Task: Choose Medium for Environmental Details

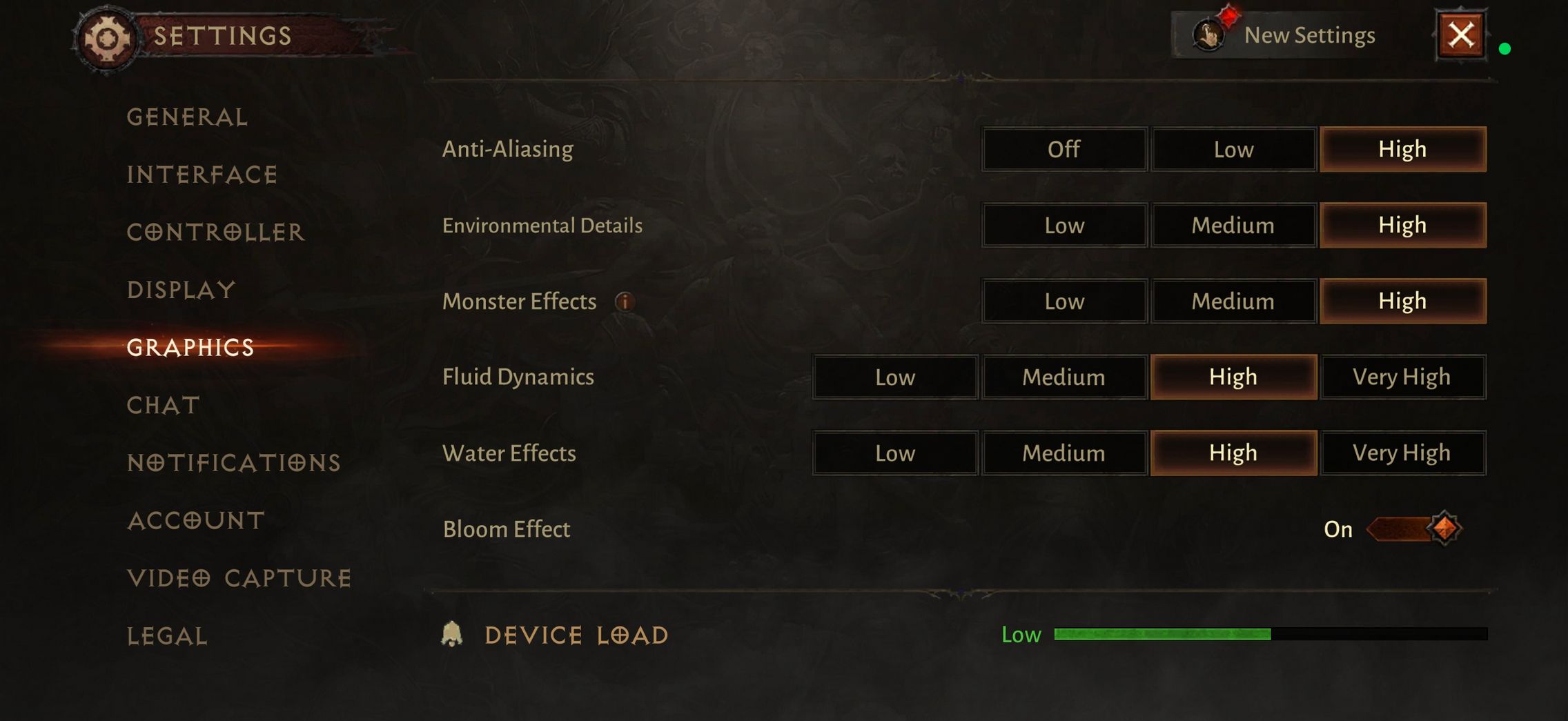Action: (1233, 225)
